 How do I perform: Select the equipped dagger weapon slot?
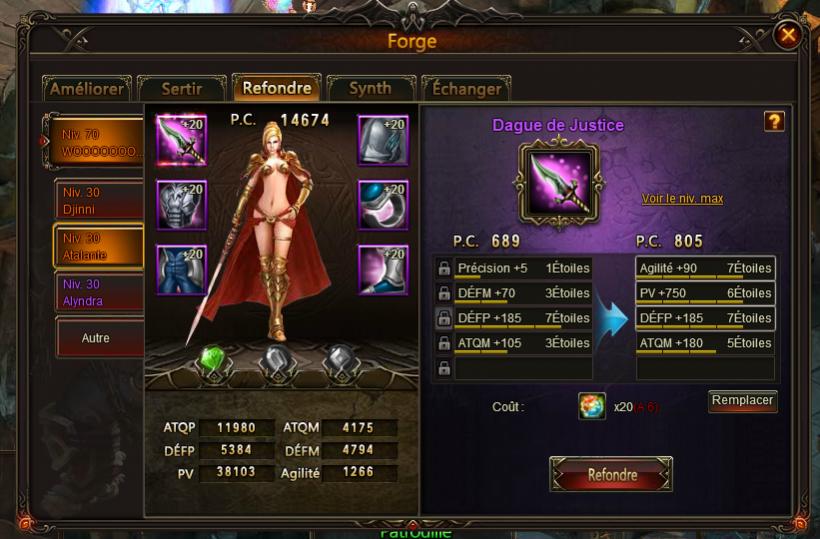(x=181, y=141)
